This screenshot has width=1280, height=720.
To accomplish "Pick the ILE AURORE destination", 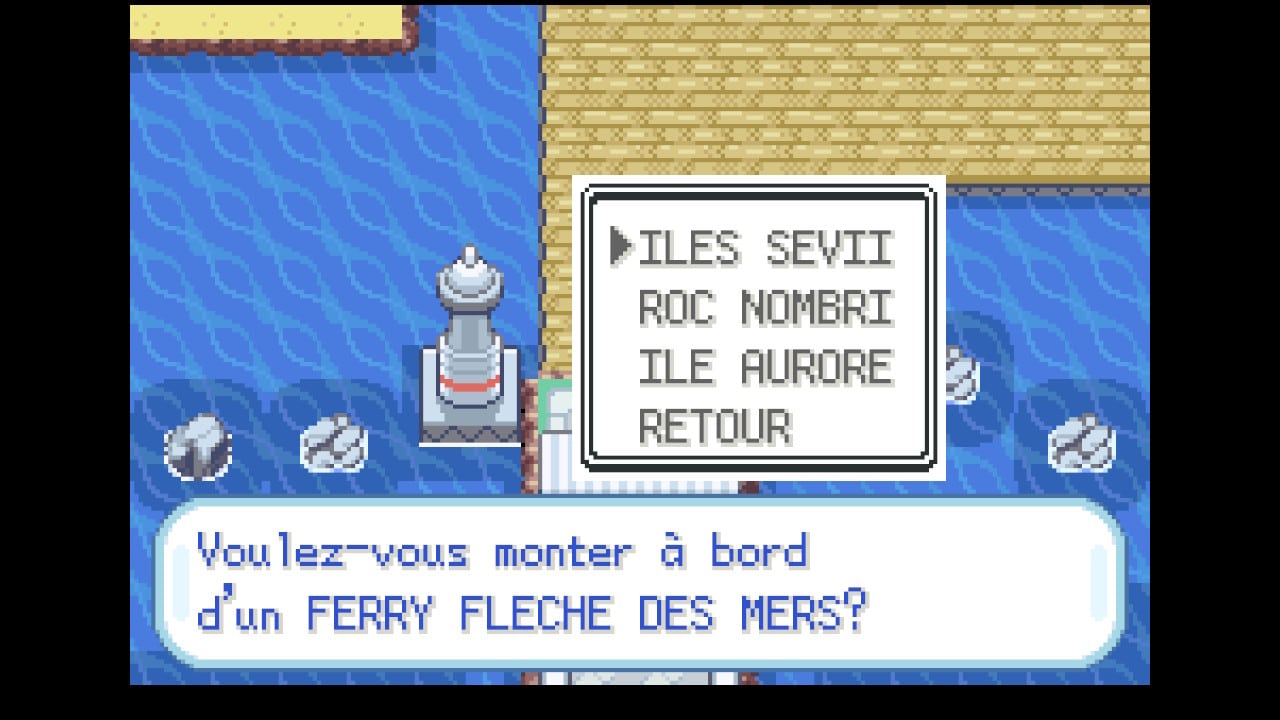I will (764, 368).
